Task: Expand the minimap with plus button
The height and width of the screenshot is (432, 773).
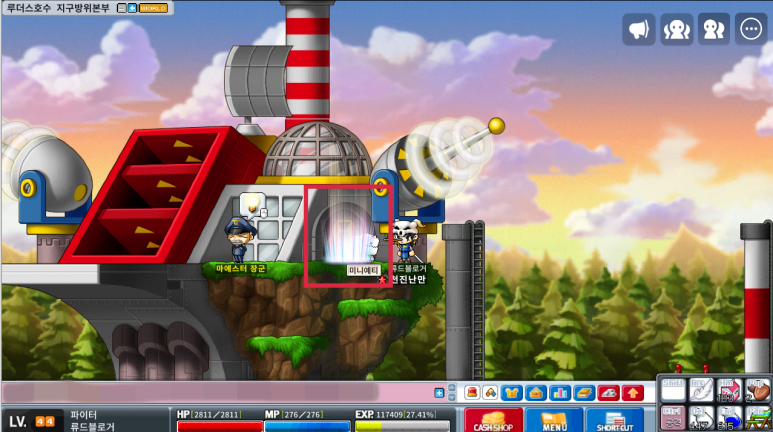Action: coord(132,8)
